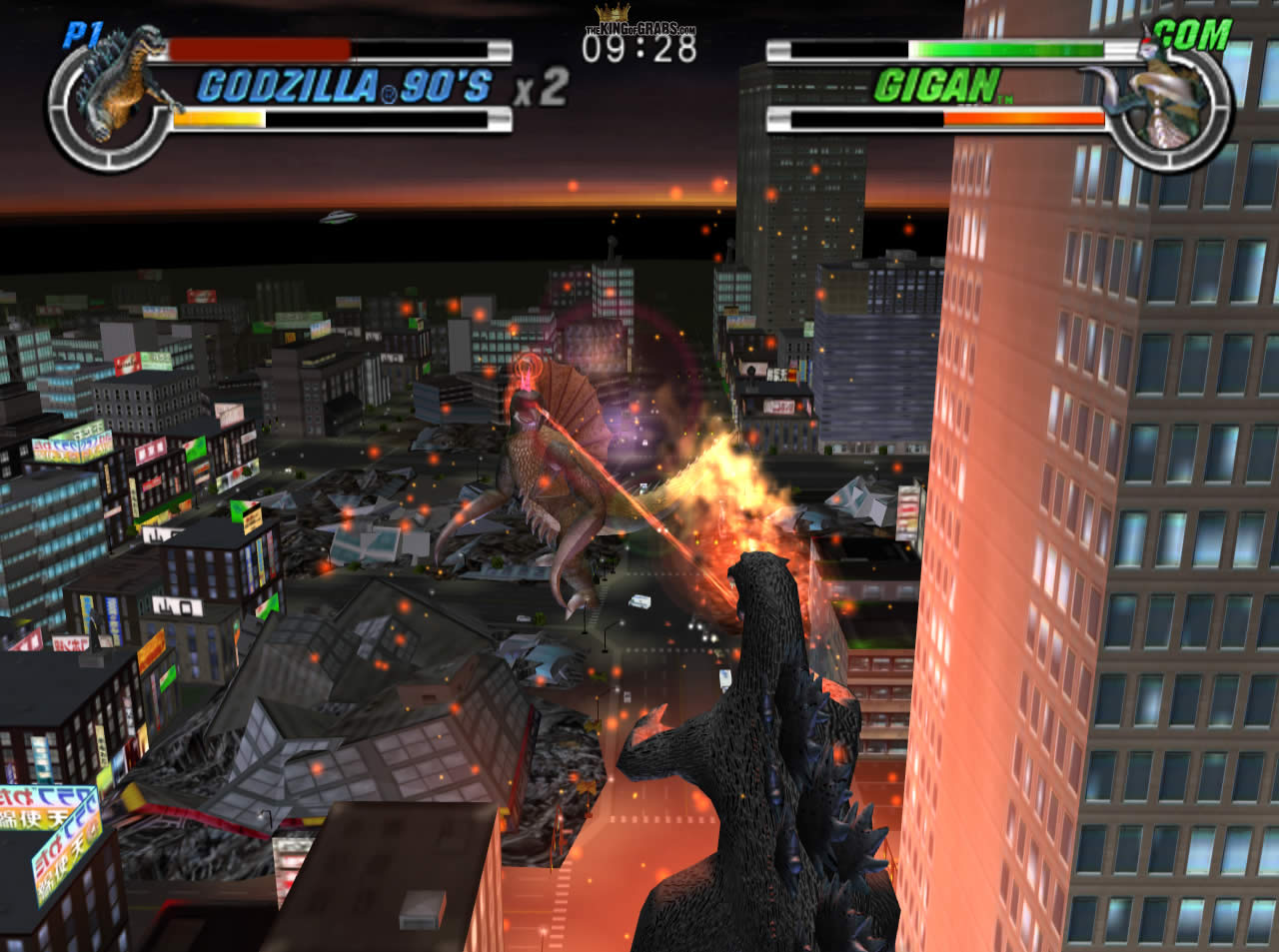Click the 09:28 countdown timer
The width and height of the screenshot is (1279, 952).
[x=639, y=47]
